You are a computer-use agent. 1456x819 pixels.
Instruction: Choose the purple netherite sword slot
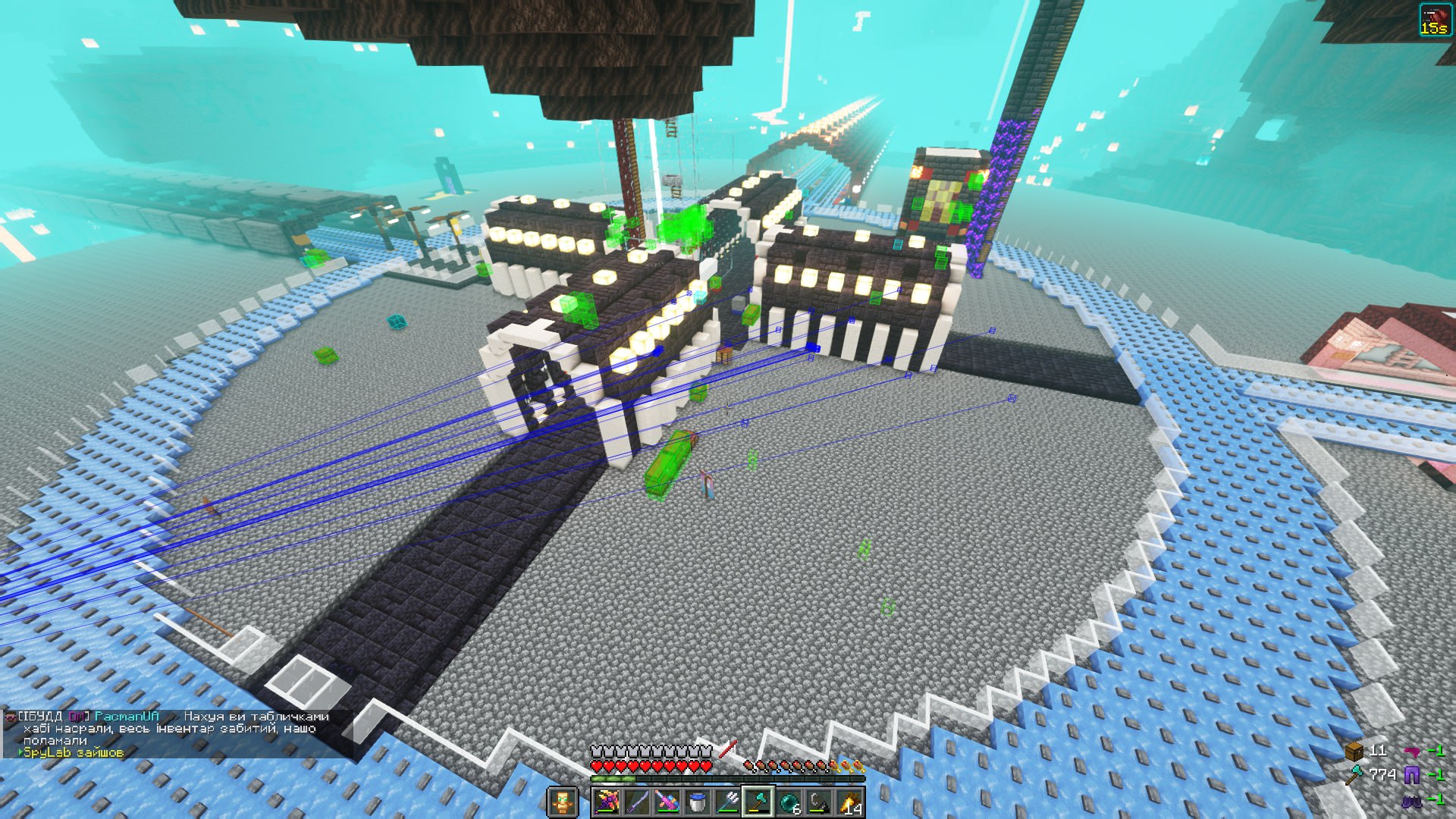(x=637, y=802)
